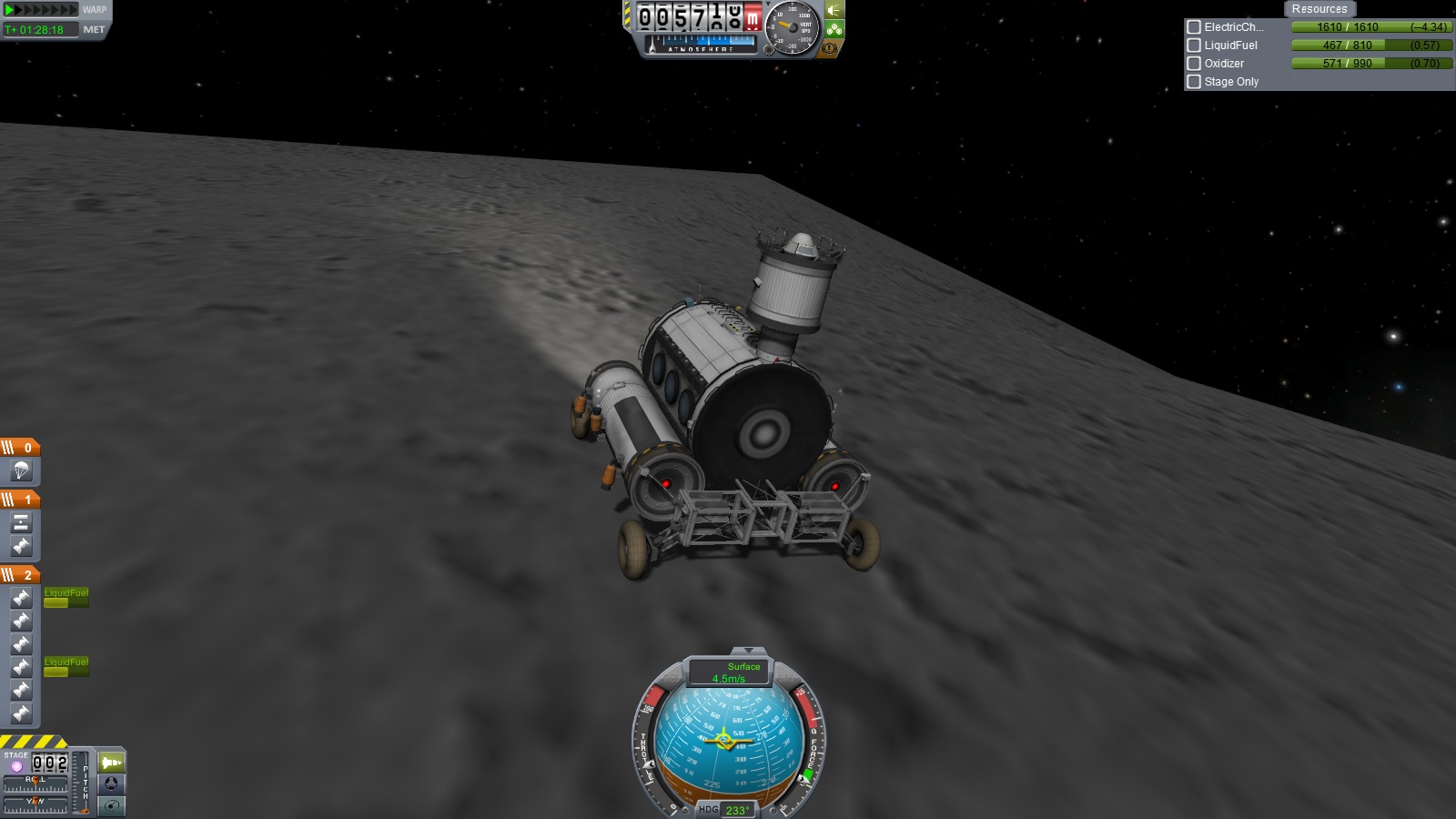
Task: Click the Resources panel header
Action: point(1319,8)
